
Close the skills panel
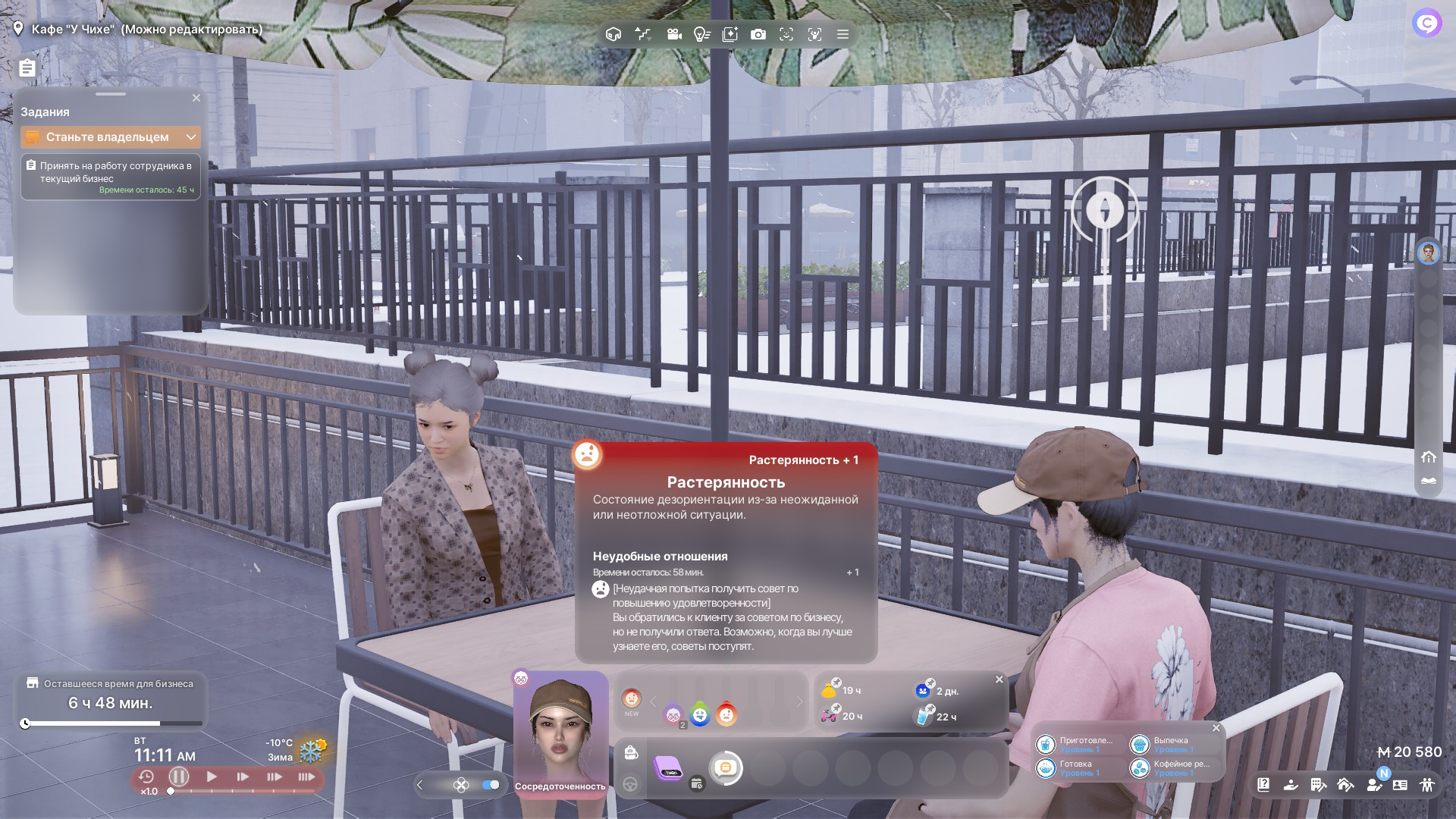[1216, 728]
